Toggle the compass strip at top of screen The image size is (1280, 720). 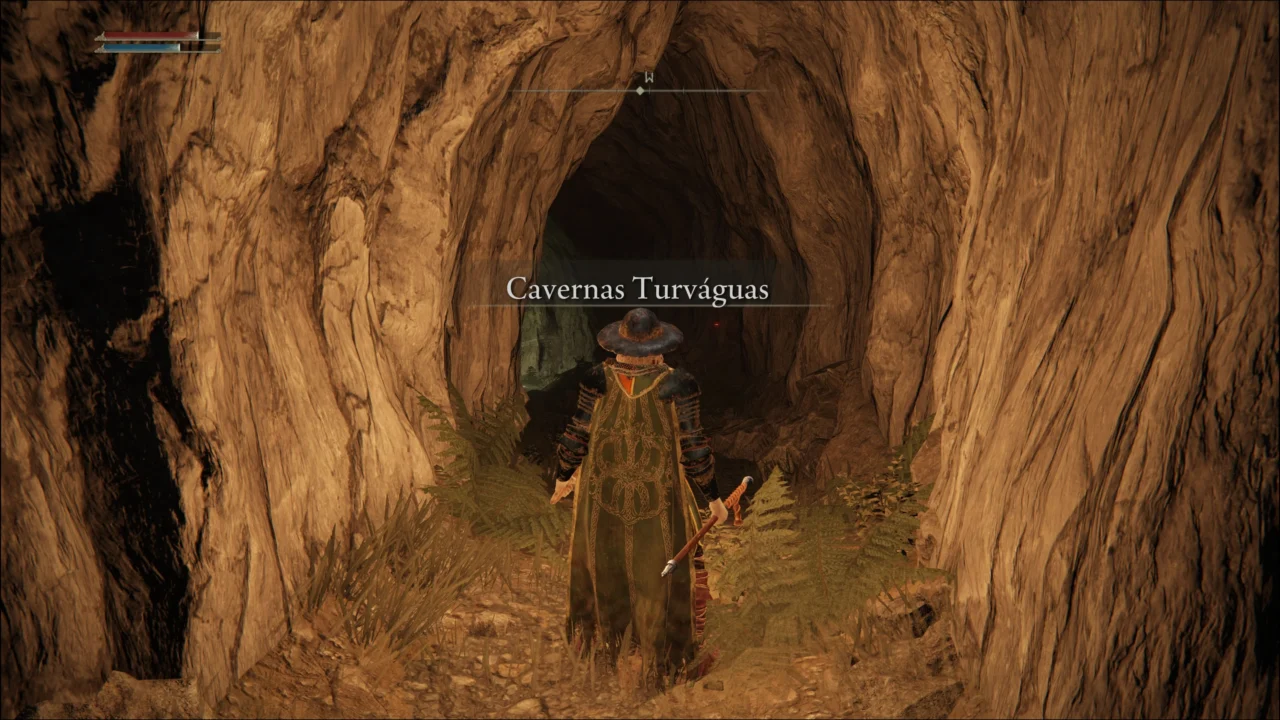coord(640,88)
